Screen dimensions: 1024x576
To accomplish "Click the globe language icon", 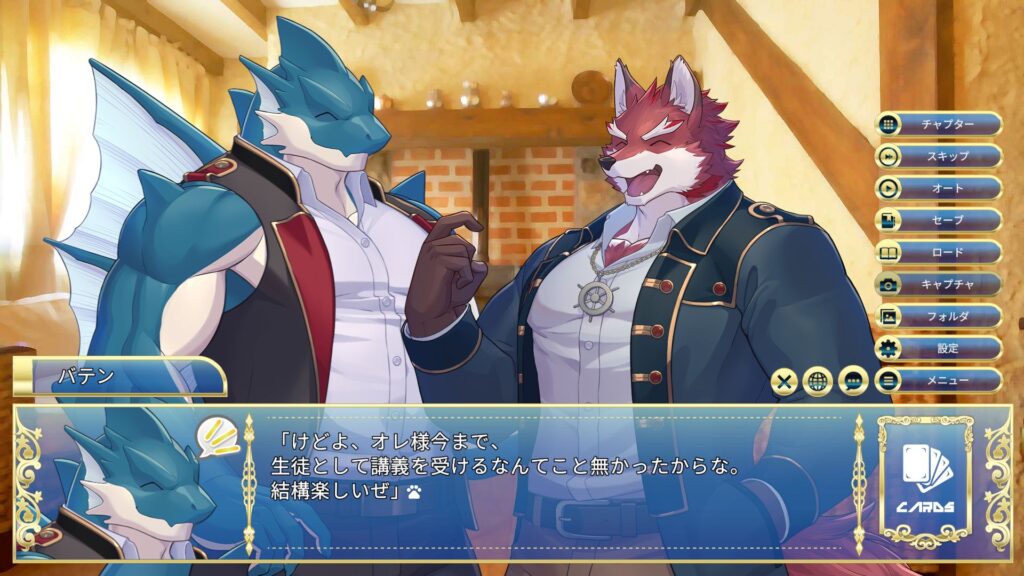I will coord(819,381).
